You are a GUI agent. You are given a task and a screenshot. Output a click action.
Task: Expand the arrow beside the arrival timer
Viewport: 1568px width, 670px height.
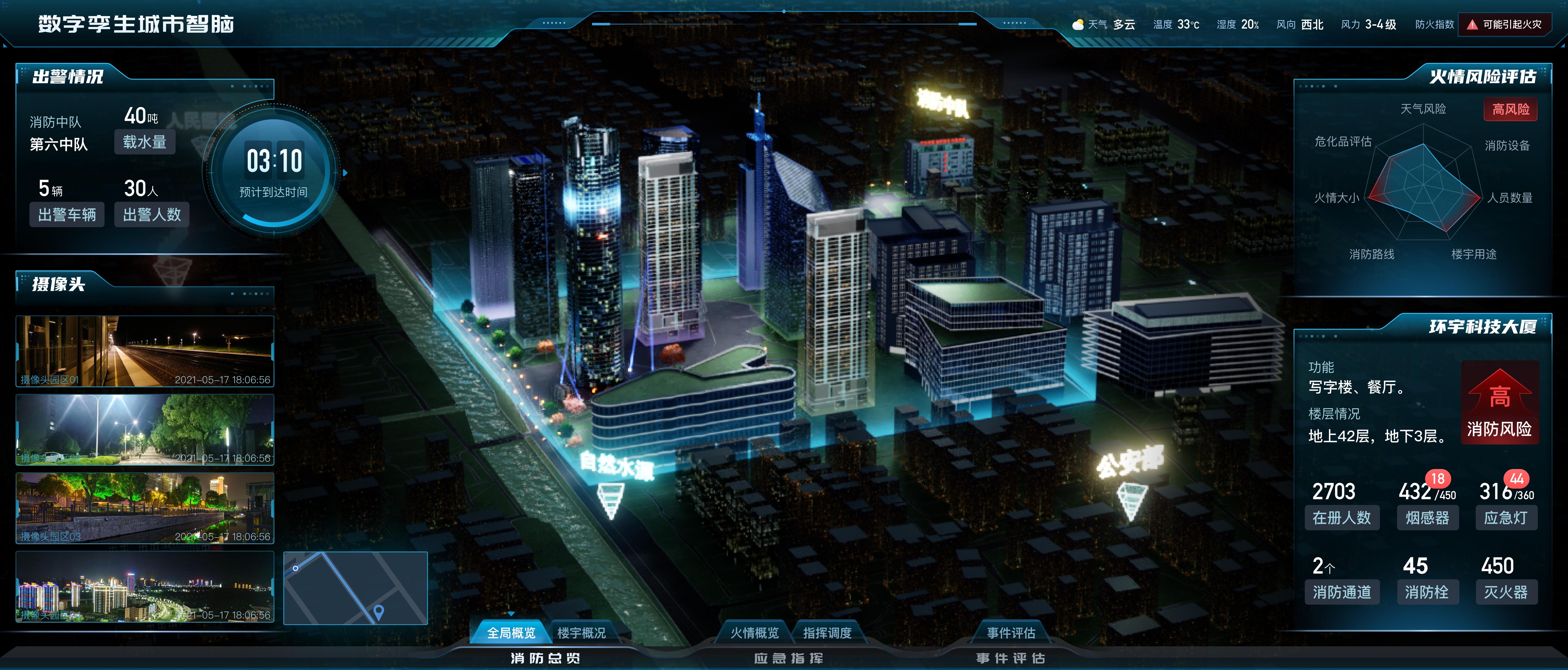tap(345, 173)
